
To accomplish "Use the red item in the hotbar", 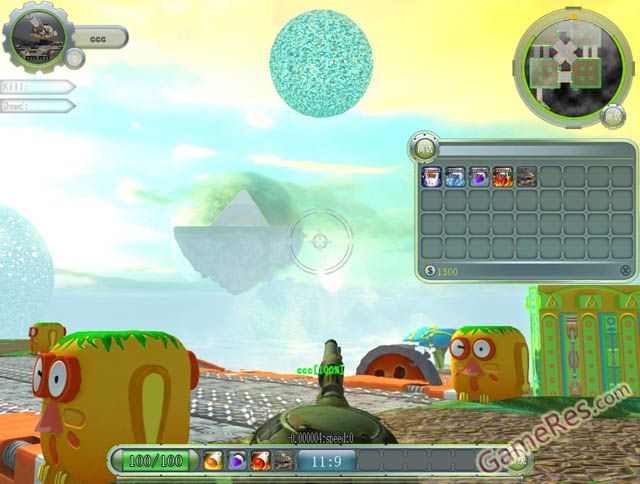I will [x=261, y=461].
